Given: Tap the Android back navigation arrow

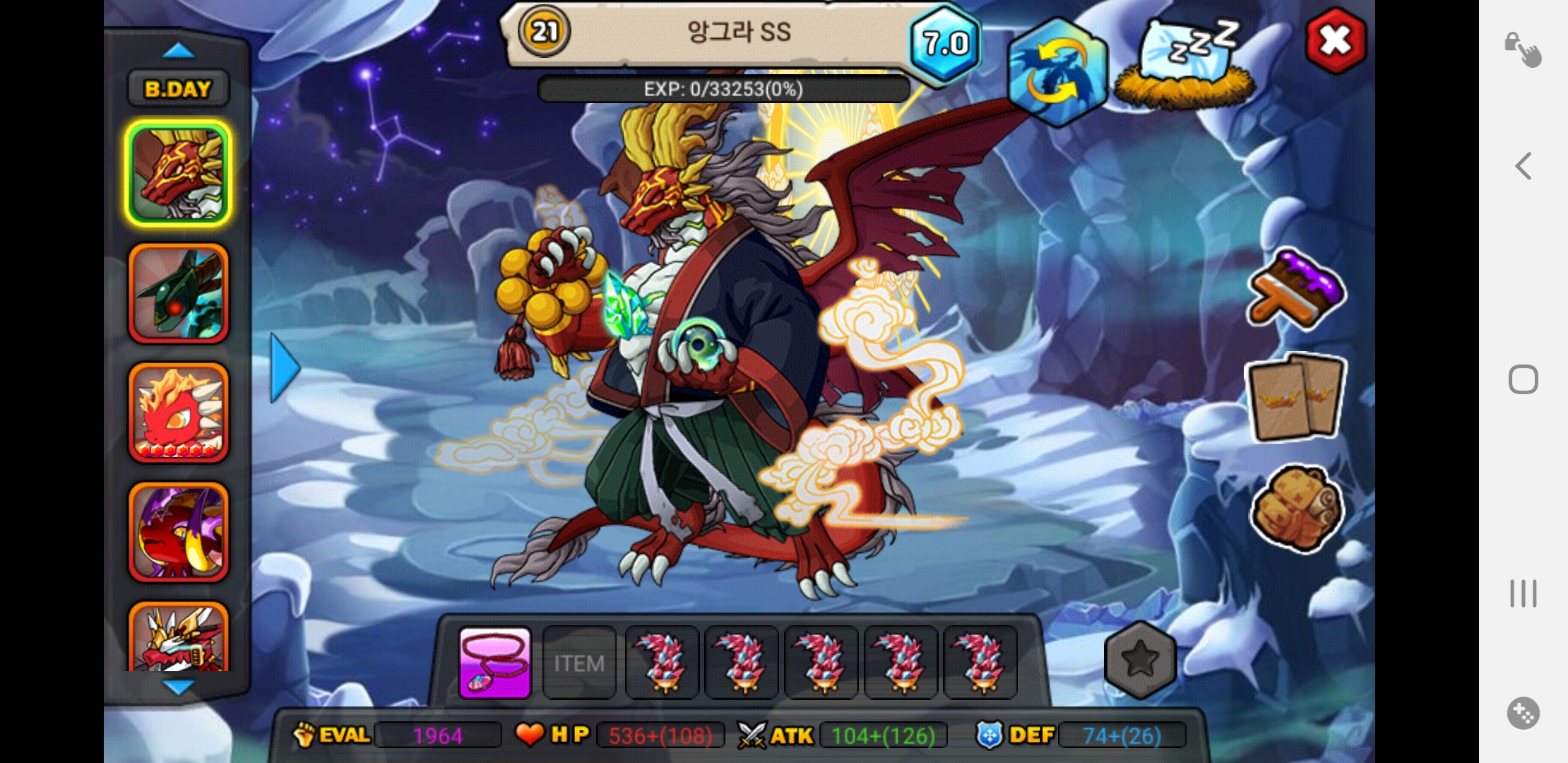Looking at the screenshot, I should pos(1524,167).
